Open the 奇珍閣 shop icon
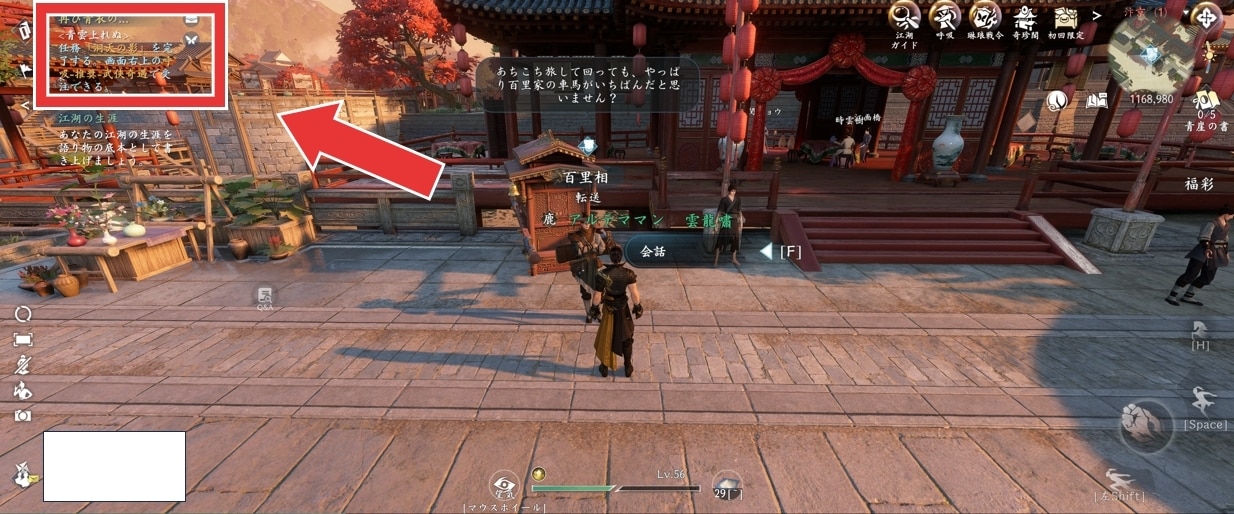 pos(1025,16)
